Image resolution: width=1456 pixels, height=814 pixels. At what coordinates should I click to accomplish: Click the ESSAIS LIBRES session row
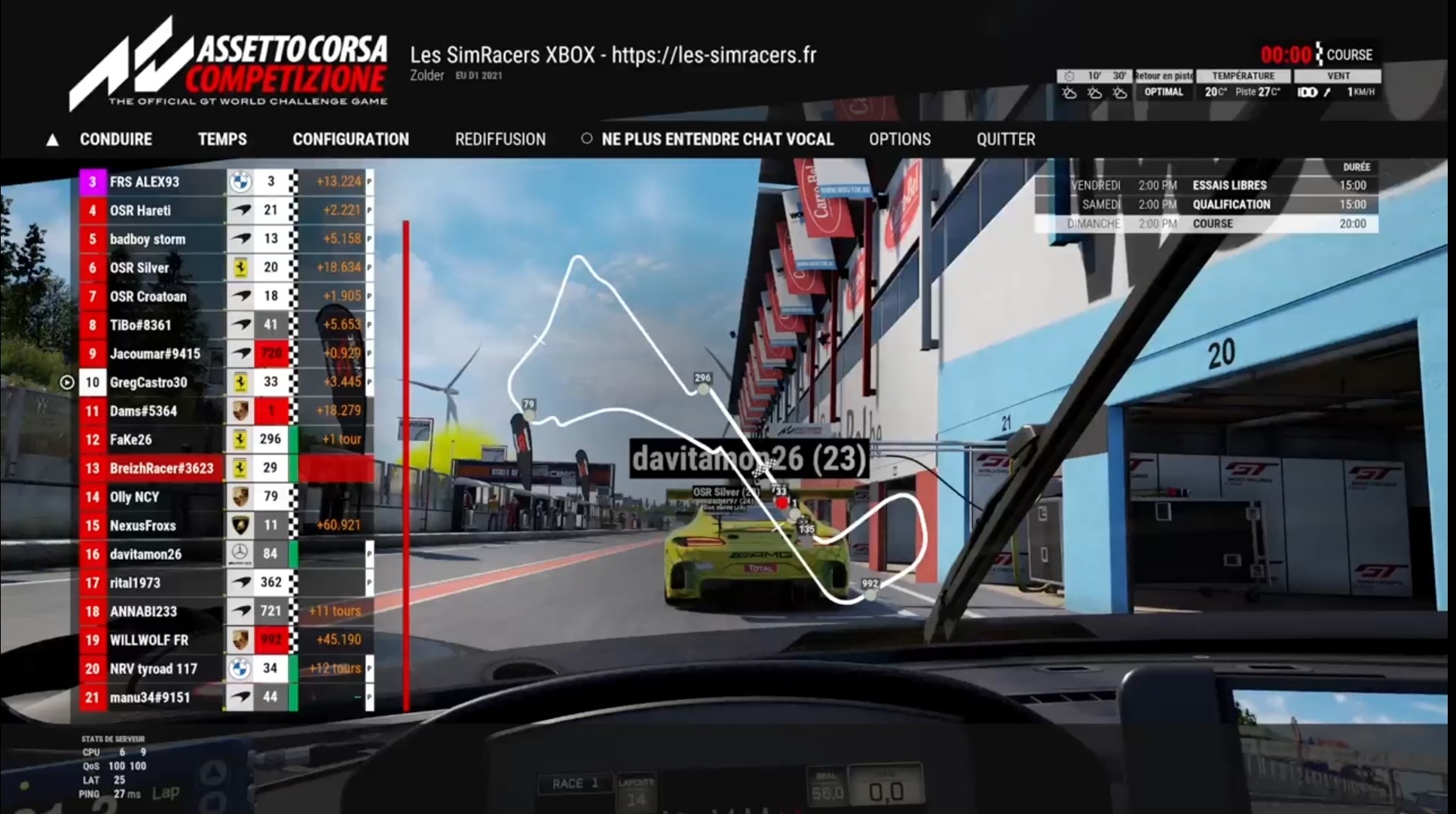coord(1206,185)
